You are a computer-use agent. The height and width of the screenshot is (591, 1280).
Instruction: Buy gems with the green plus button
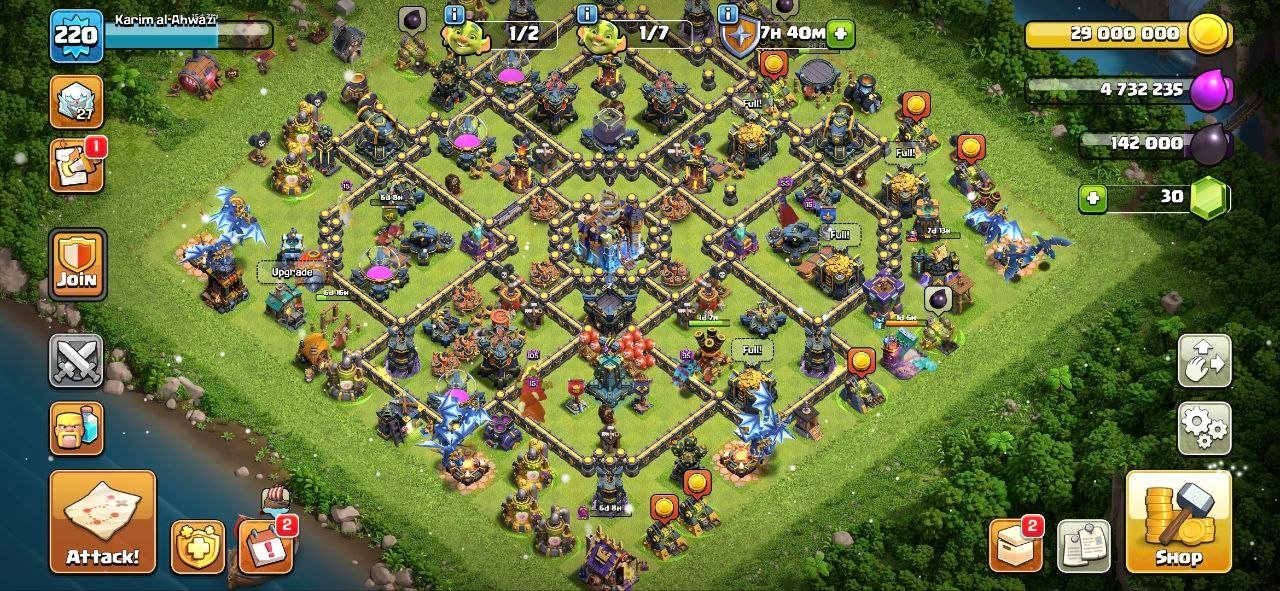[1093, 198]
